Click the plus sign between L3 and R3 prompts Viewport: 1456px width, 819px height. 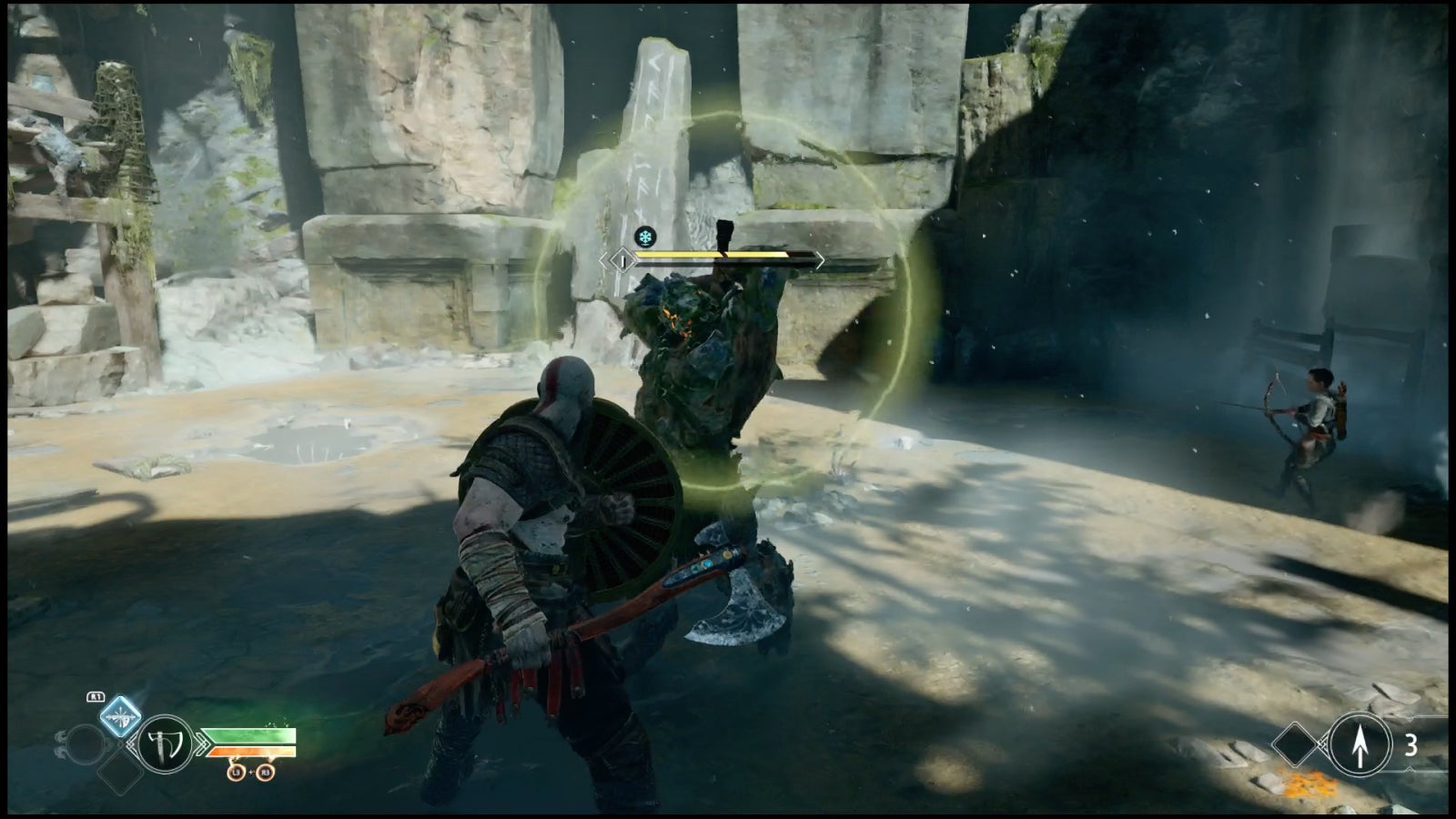pos(250,772)
